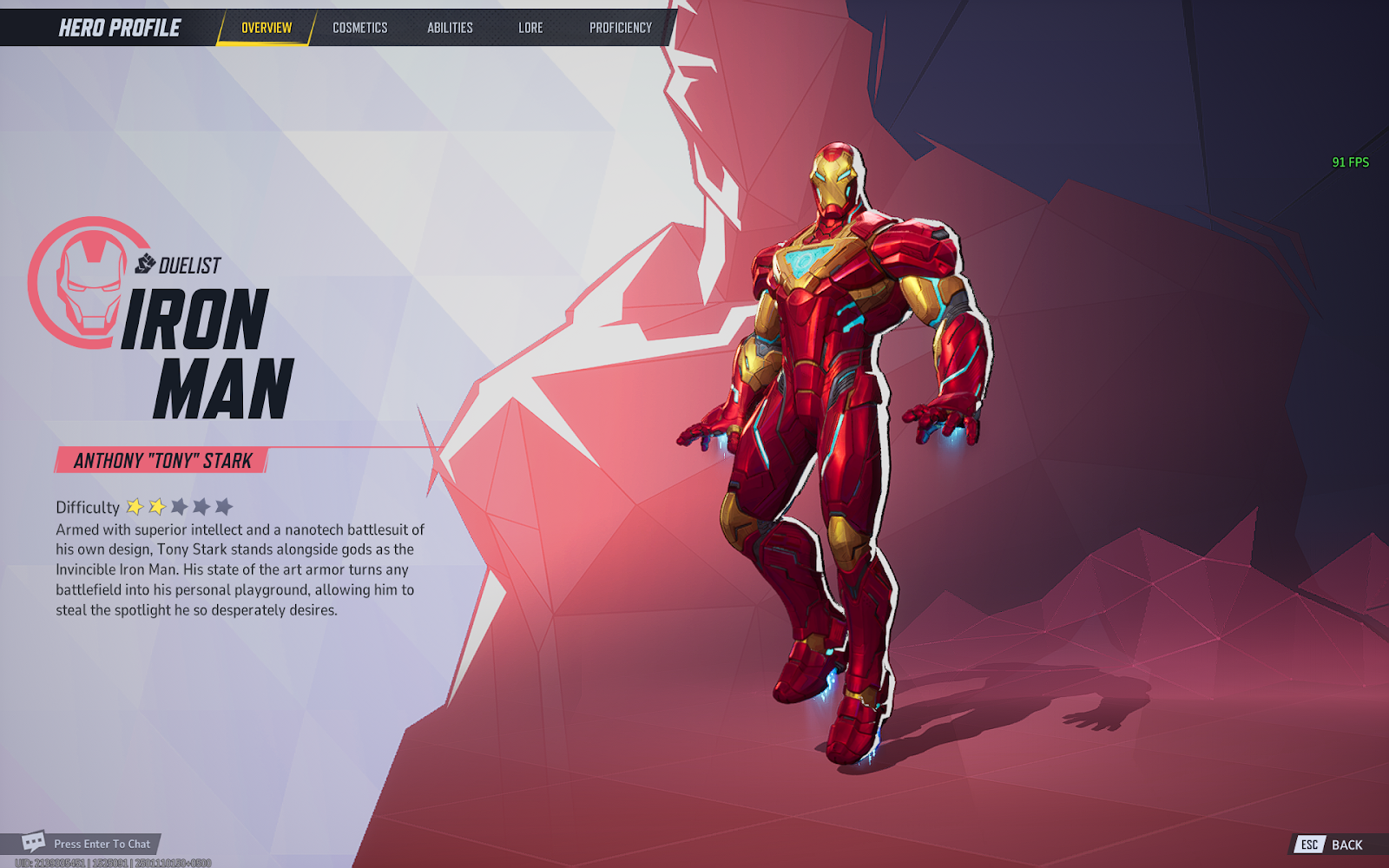Show the Abilities tab
1389x868 pixels.
(x=450, y=28)
